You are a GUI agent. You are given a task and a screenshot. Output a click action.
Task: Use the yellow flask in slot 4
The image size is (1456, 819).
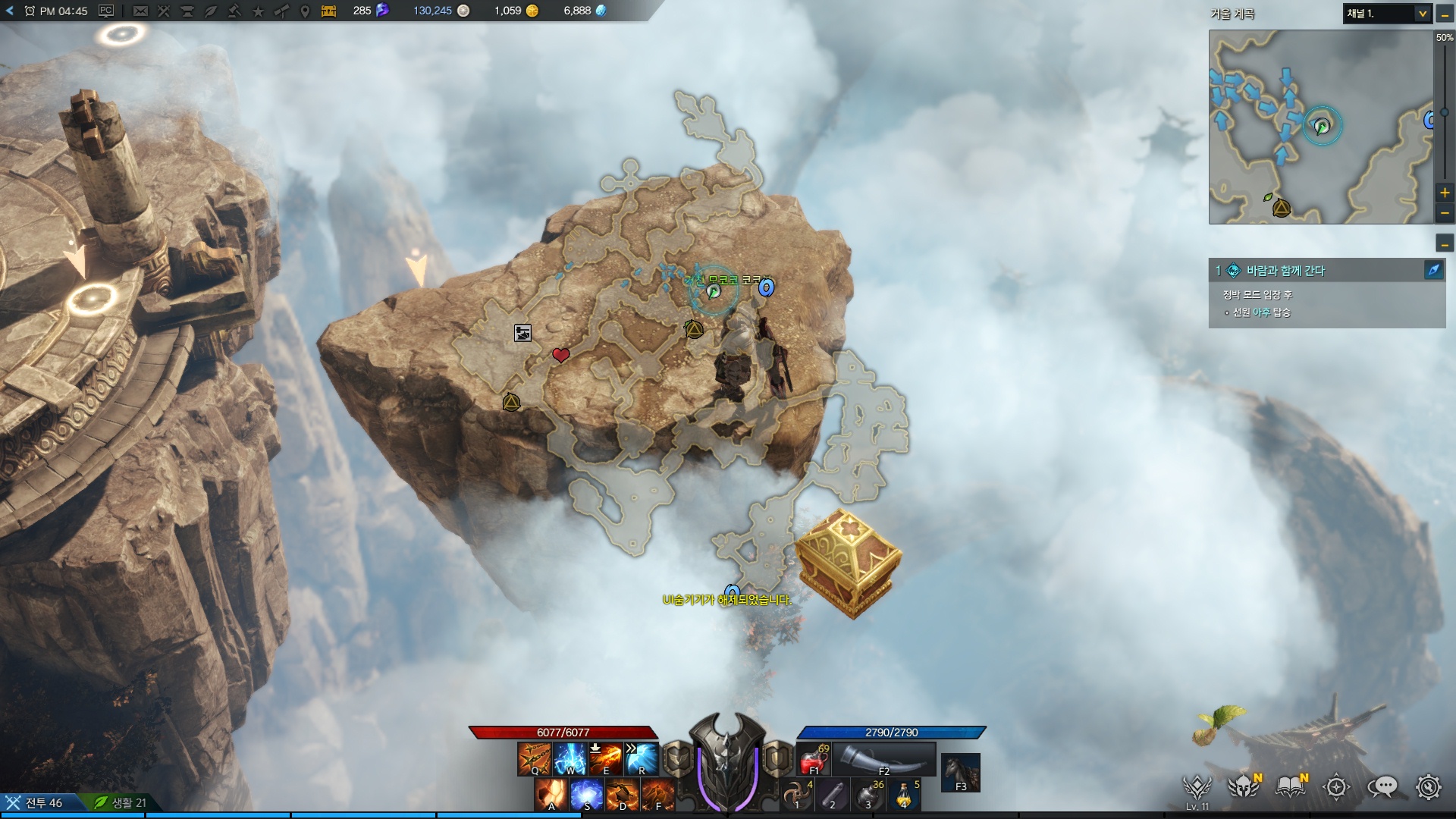pyautogui.click(x=905, y=795)
